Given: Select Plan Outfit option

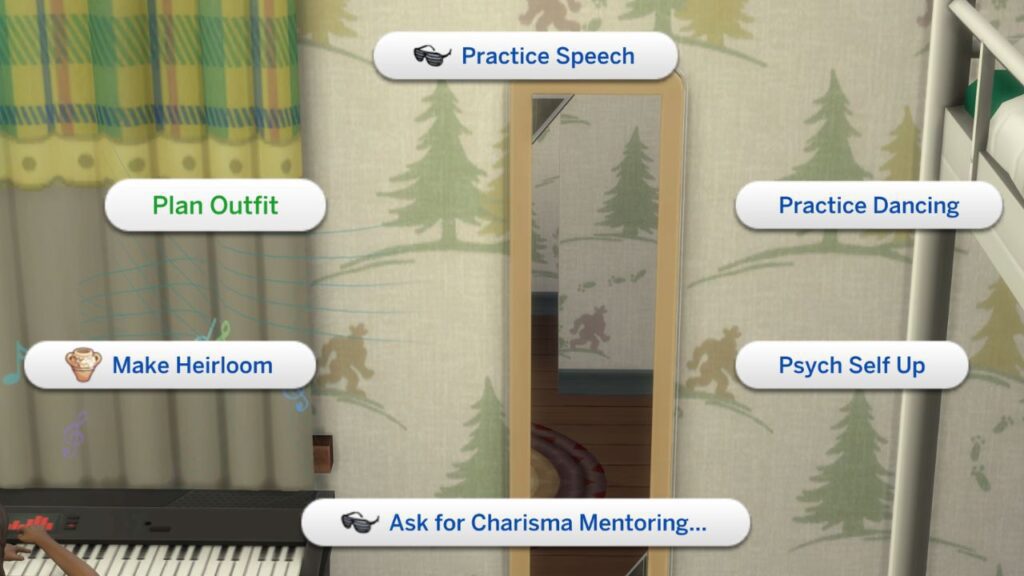Looking at the screenshot, I should (x=215, y=206).
